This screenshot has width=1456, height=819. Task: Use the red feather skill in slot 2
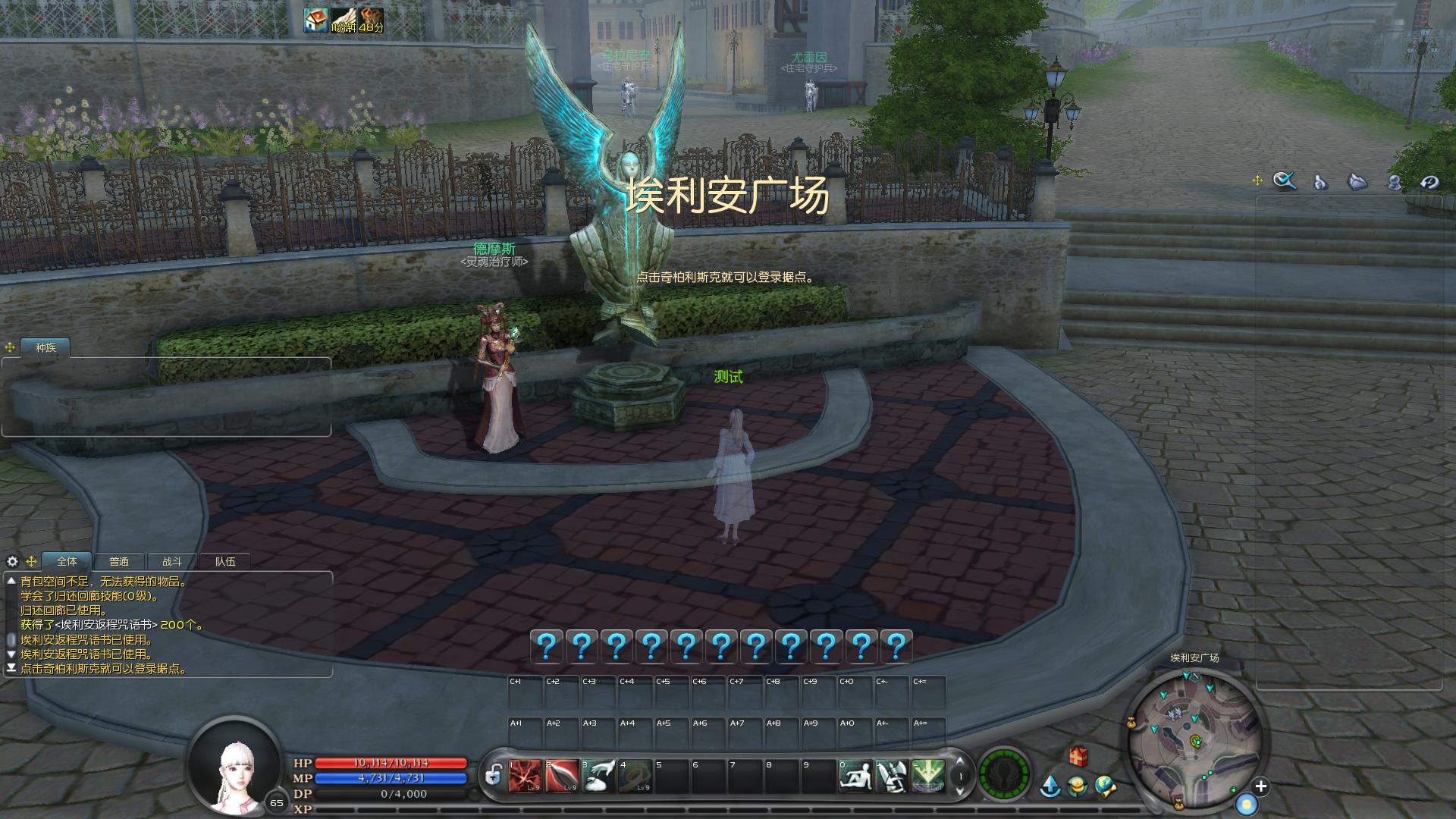561,777
